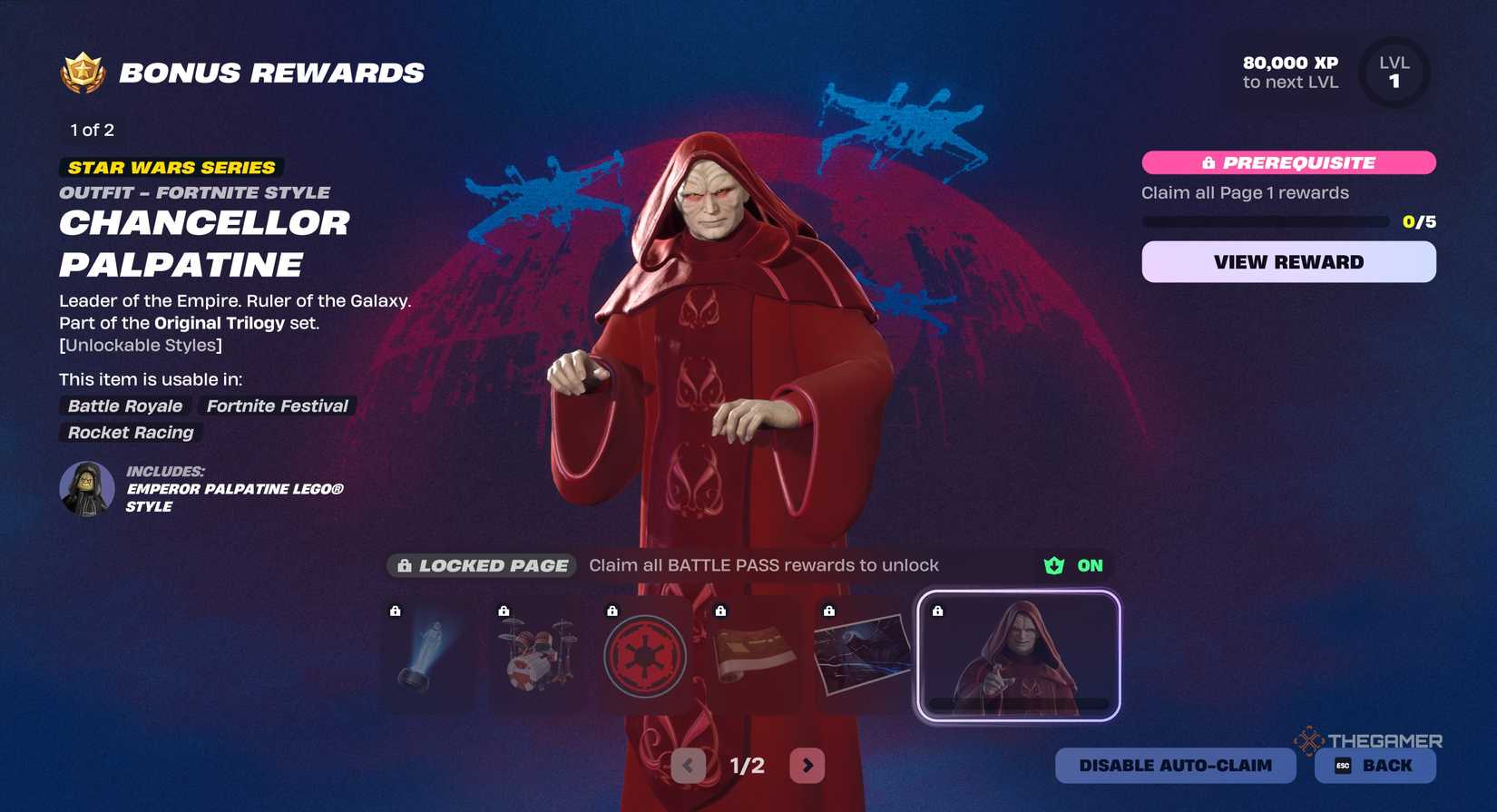Screen dimensions: 1497x812
Task: Select the Fortnite Festival tag
Action: coord(277,406)
